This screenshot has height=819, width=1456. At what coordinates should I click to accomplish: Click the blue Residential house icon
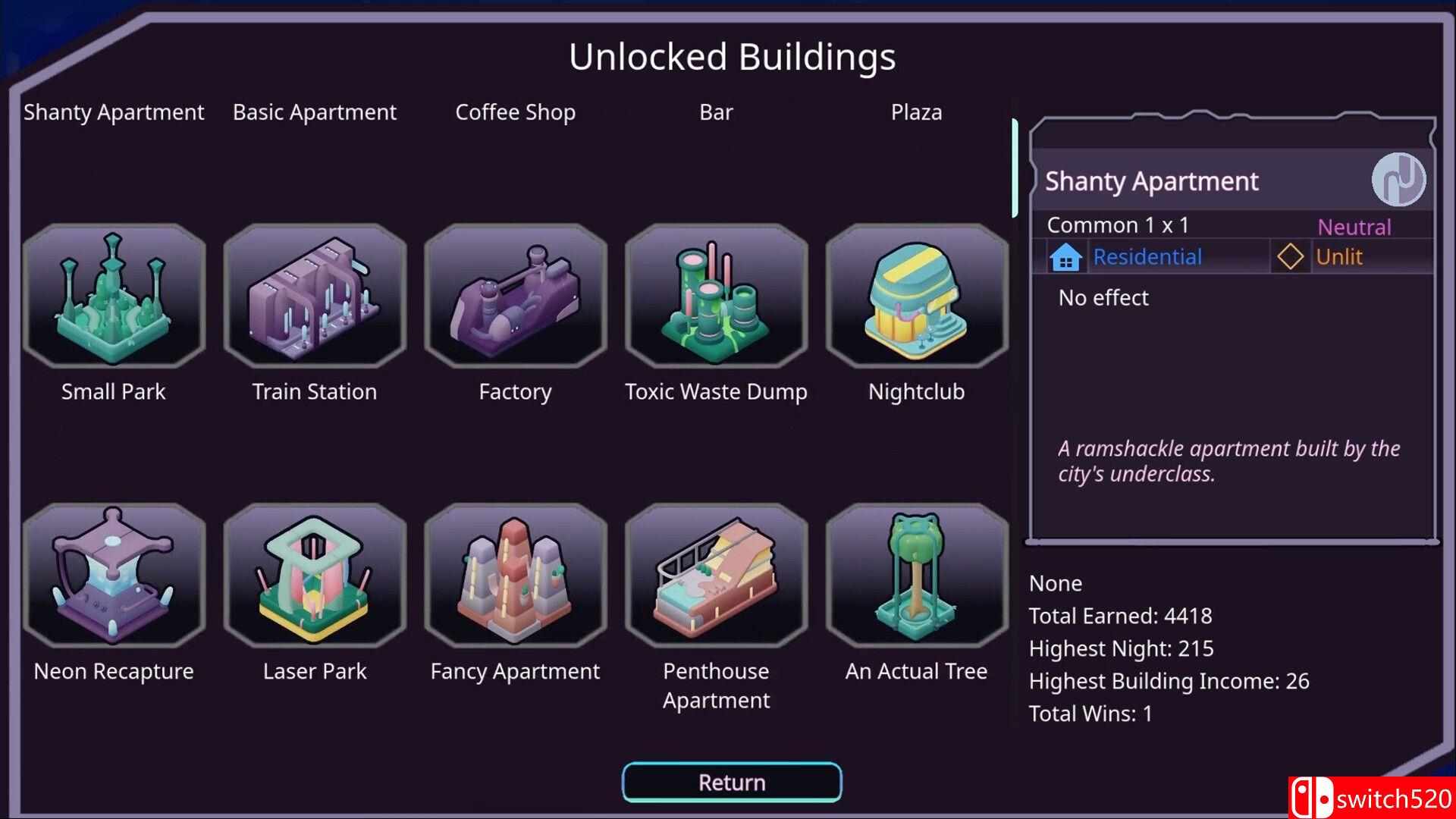(1067, 256)
